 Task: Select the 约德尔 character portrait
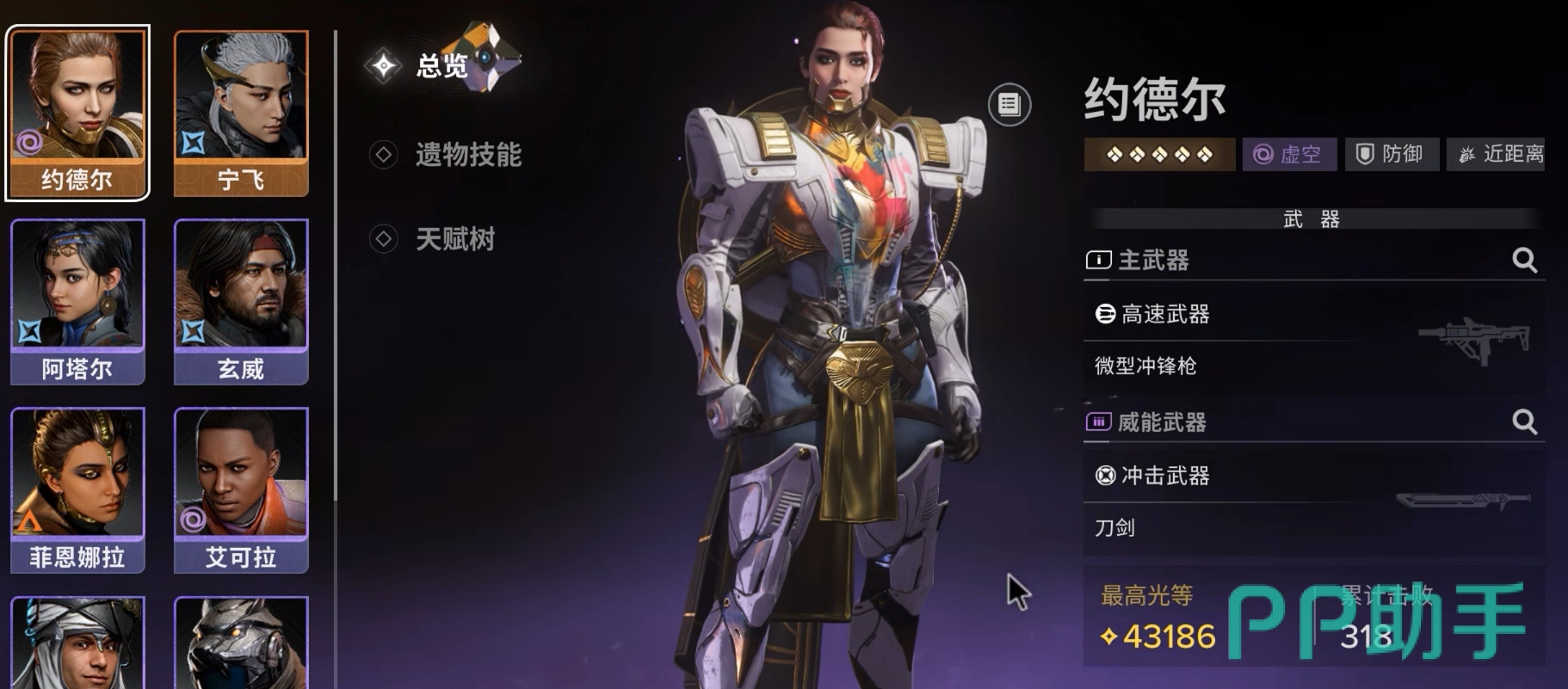[x=77, y=112]
